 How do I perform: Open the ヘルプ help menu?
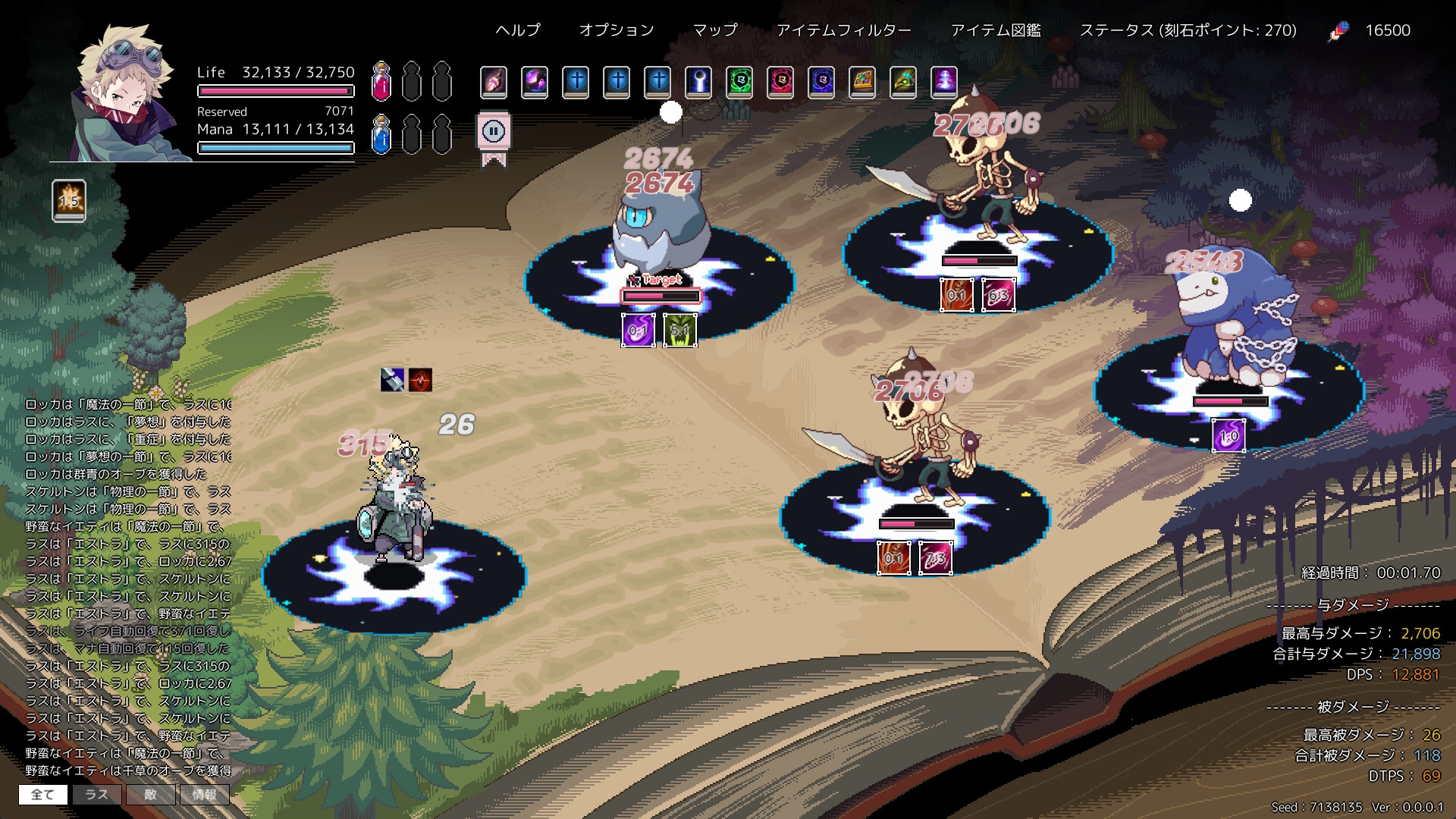(518, 30)
